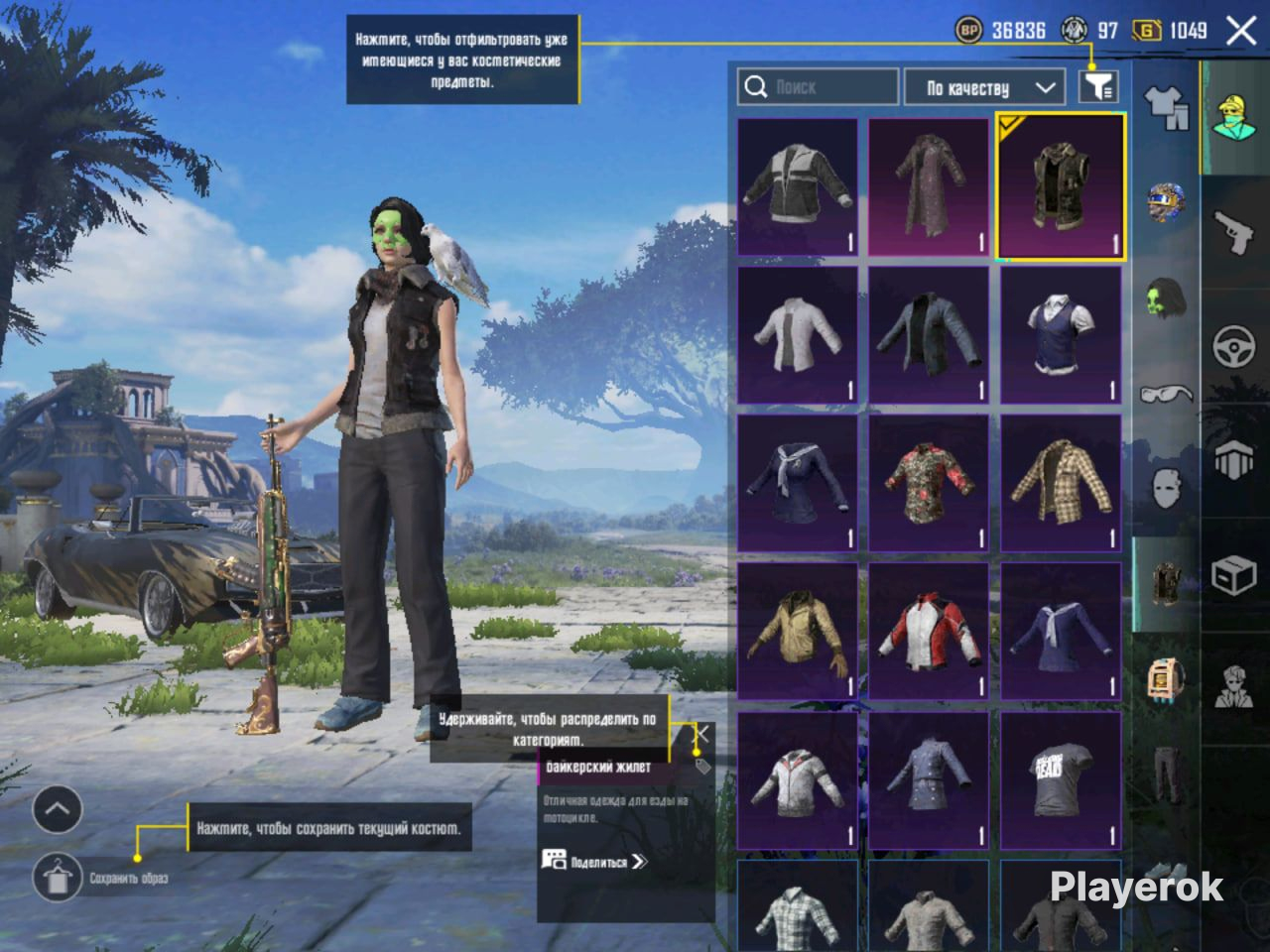The image size is (1270, 952).
Task: Choose the equipped biker vest slot
Action: pos(1061,186)
